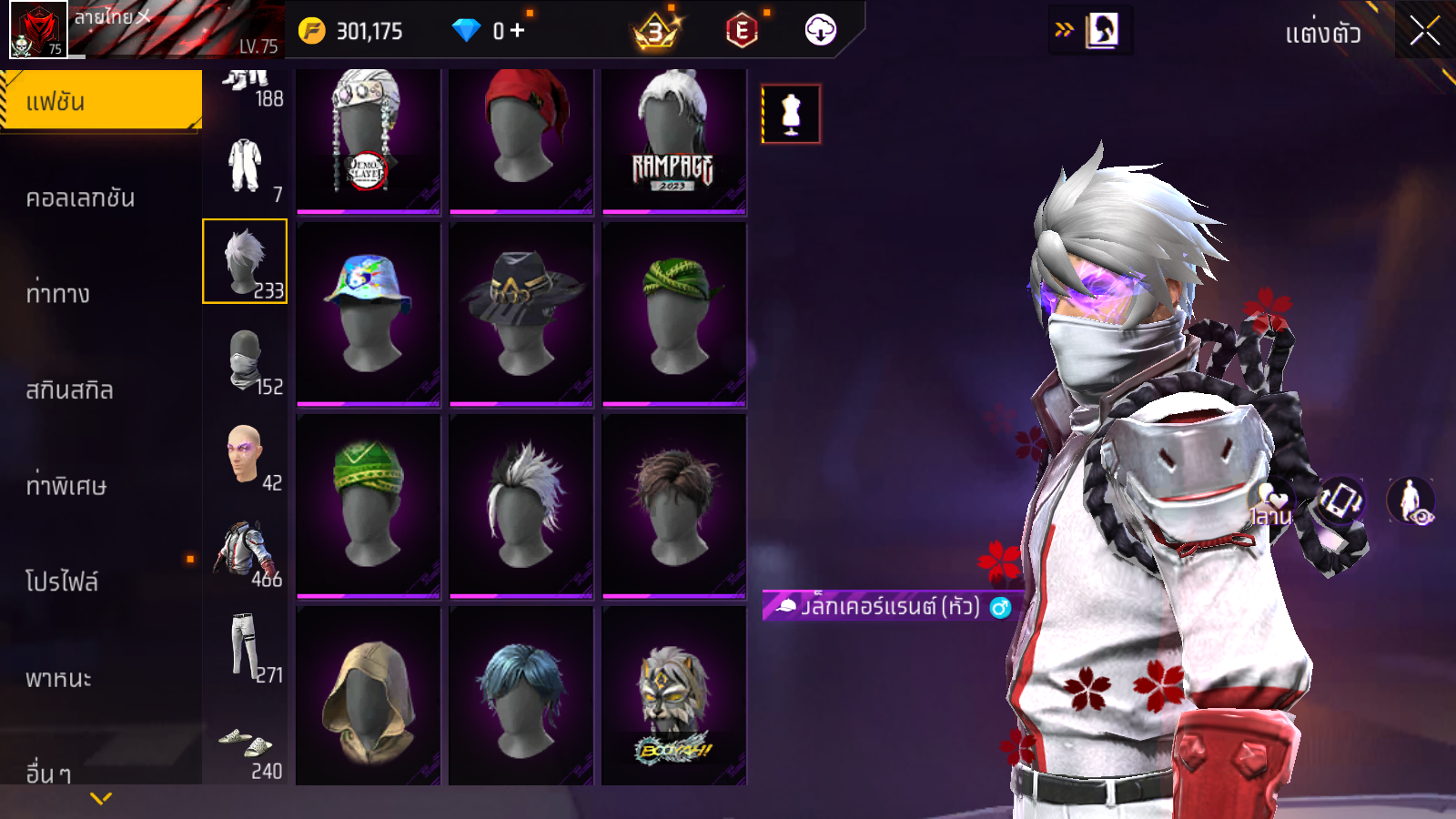Pick the Booyah tiger mask item
The image size is (1456, 819).
[x=673, y=696]
